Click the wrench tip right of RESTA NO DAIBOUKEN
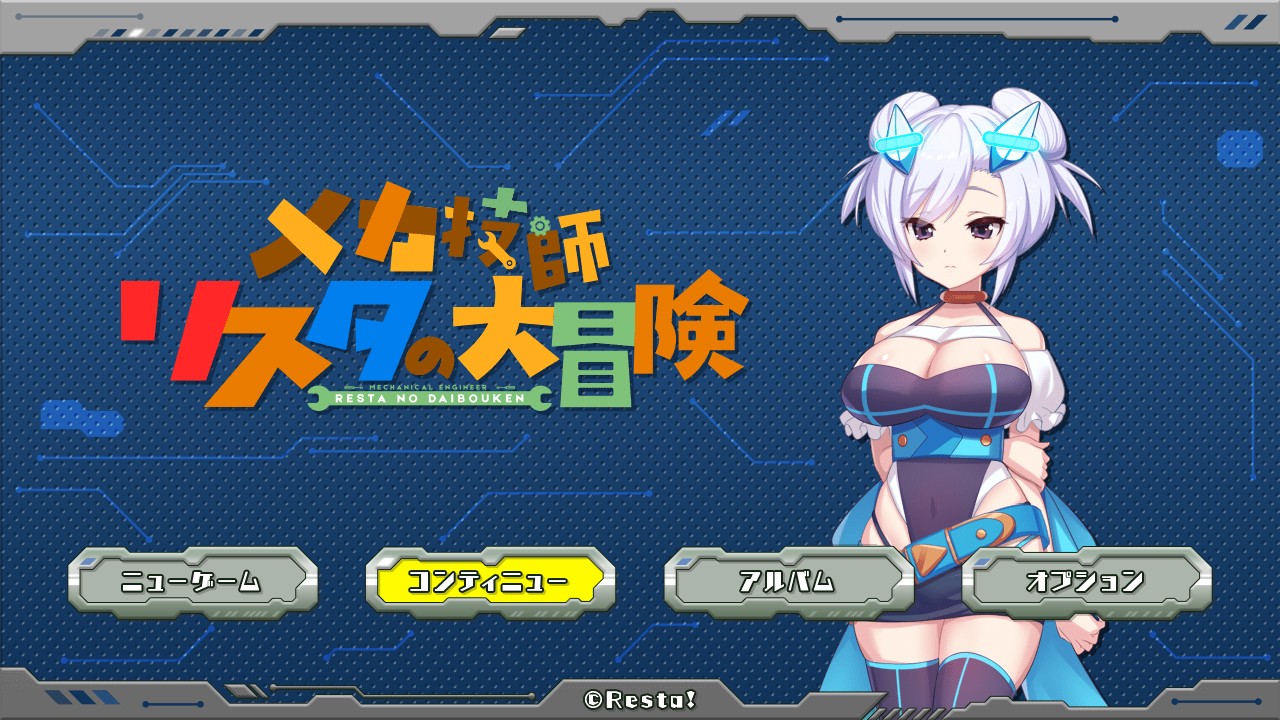This screenshot has height=720, width=1280. pyautogui.click(x=540, y=398)
